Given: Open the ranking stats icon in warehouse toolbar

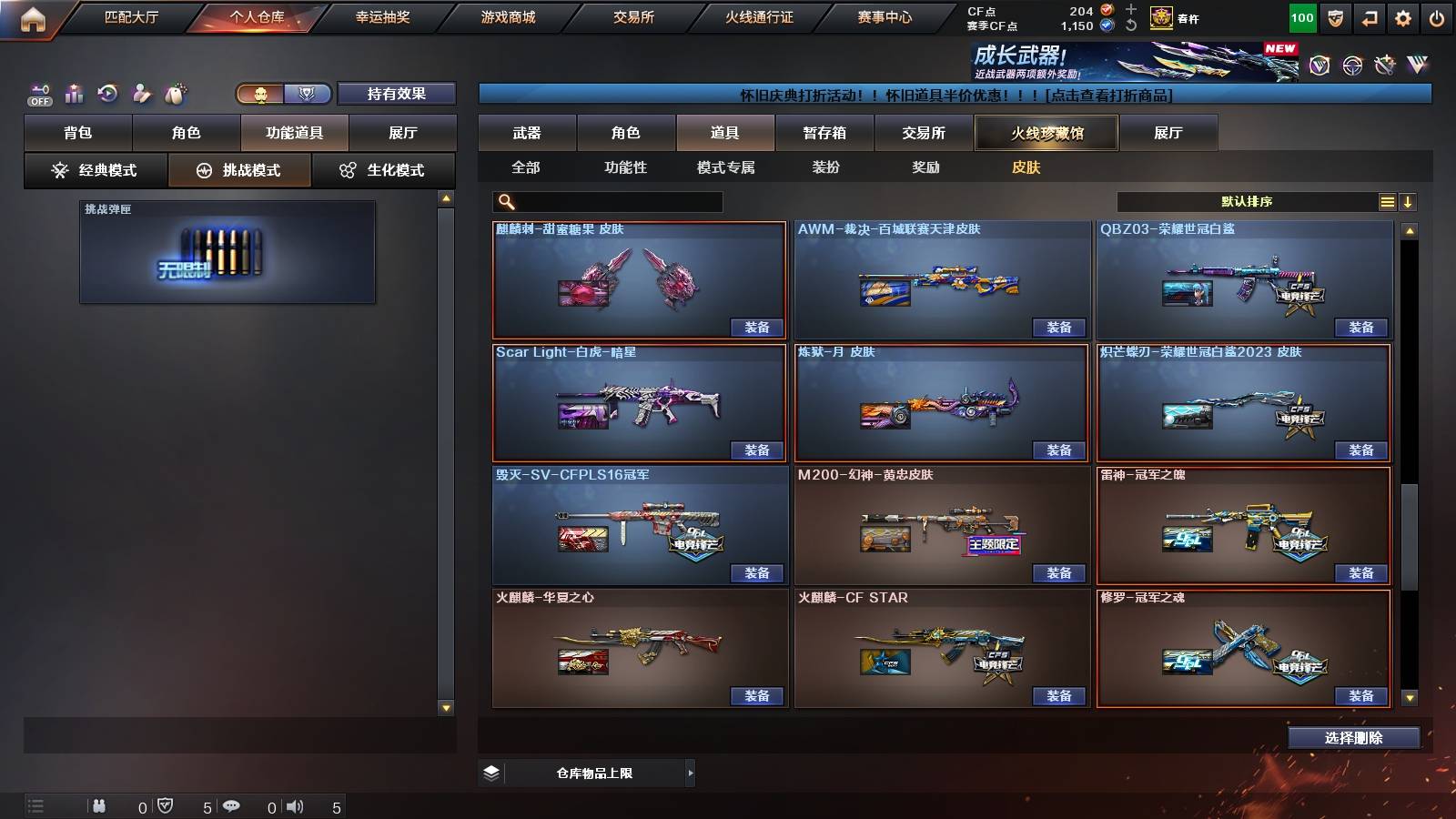Looking at the screenshot, I should pos(74,92).
